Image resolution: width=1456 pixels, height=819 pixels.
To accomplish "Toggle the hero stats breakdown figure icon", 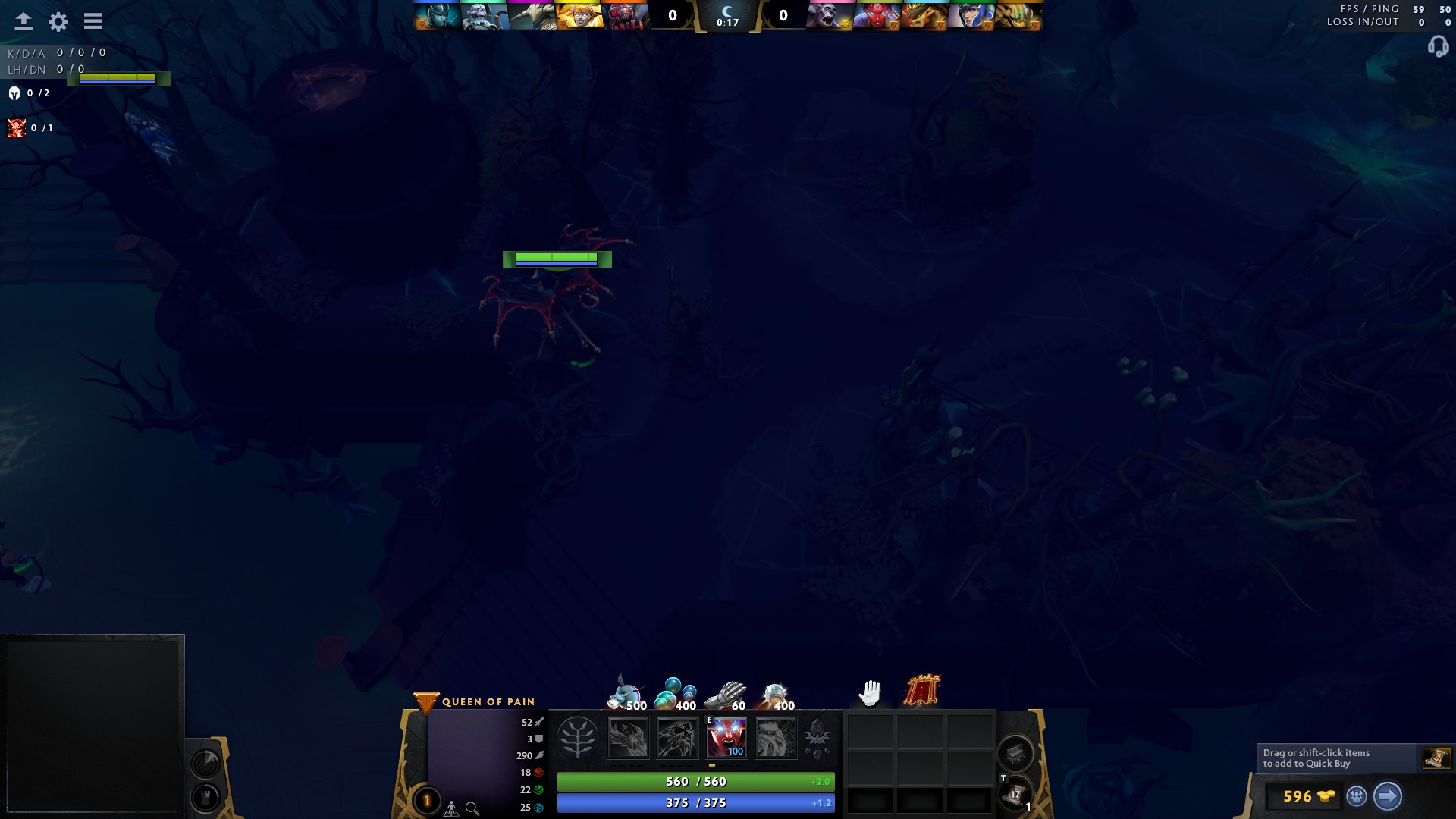I will coord(450,809).
